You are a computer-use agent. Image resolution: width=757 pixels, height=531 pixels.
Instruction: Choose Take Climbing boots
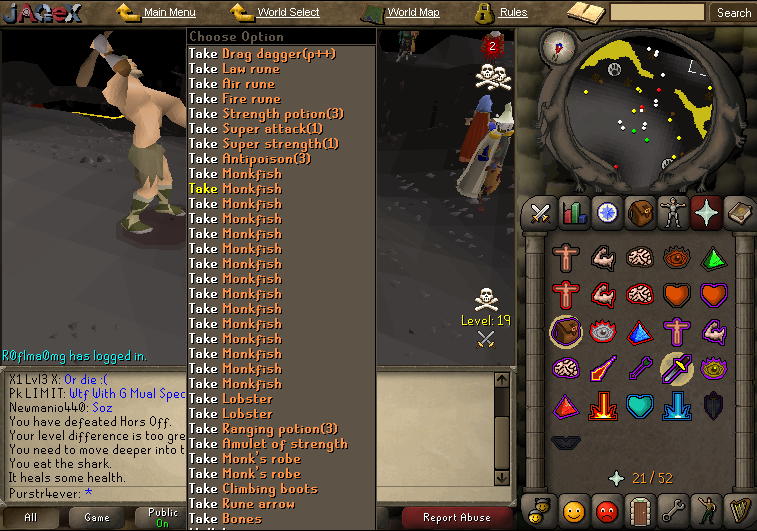point(253,489)
